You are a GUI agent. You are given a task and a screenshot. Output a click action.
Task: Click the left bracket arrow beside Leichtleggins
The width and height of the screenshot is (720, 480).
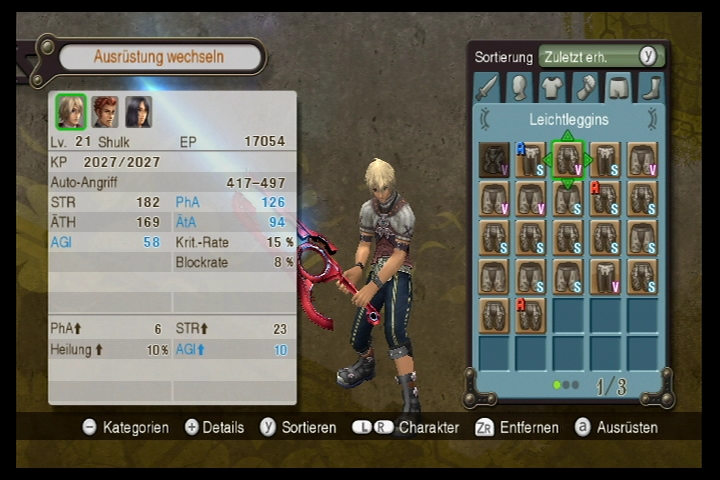click(485, 119)
